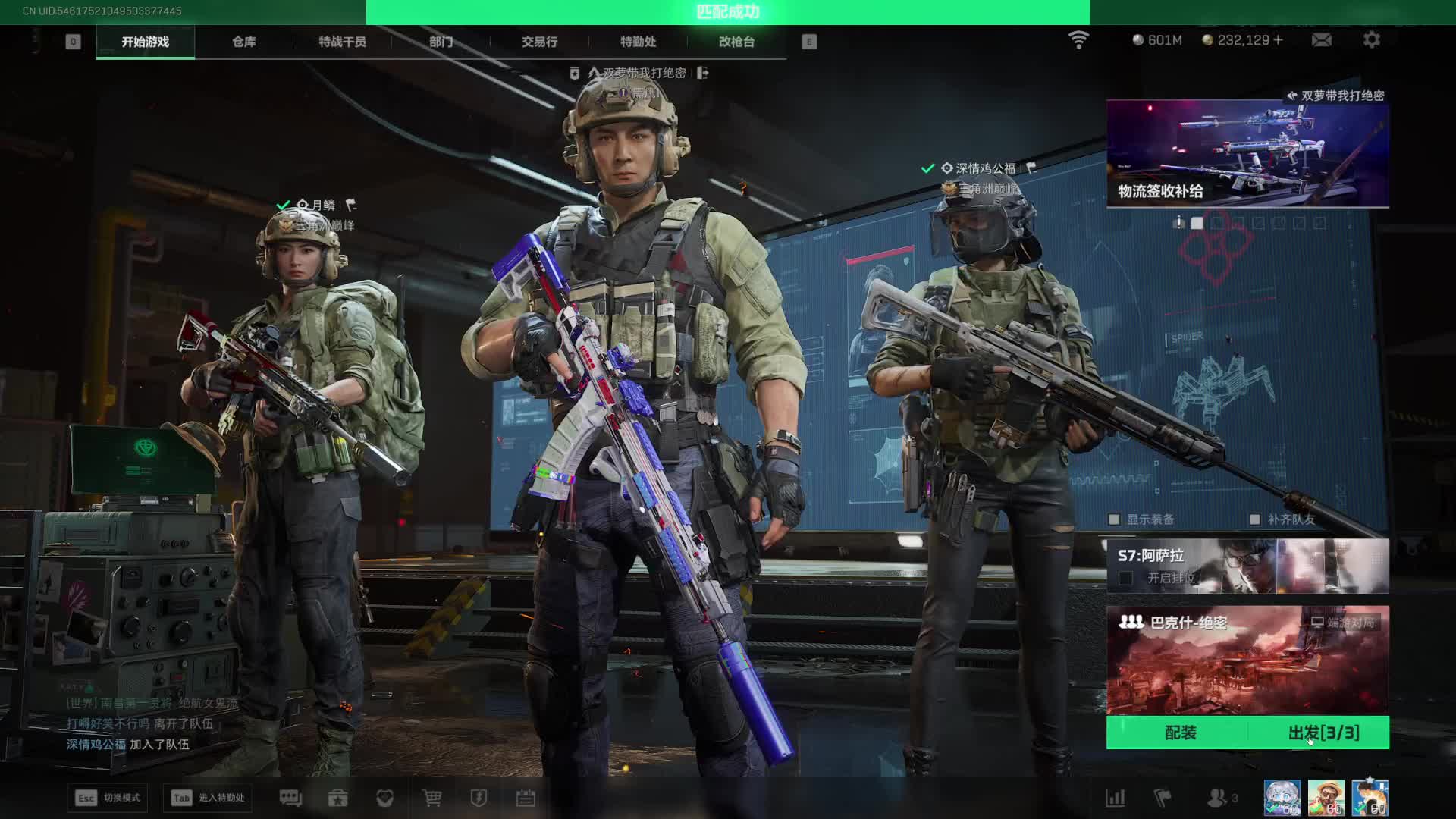1456x819 pixels.
Task: Click the 出发 deploy button
Action: click(1323, 733)
